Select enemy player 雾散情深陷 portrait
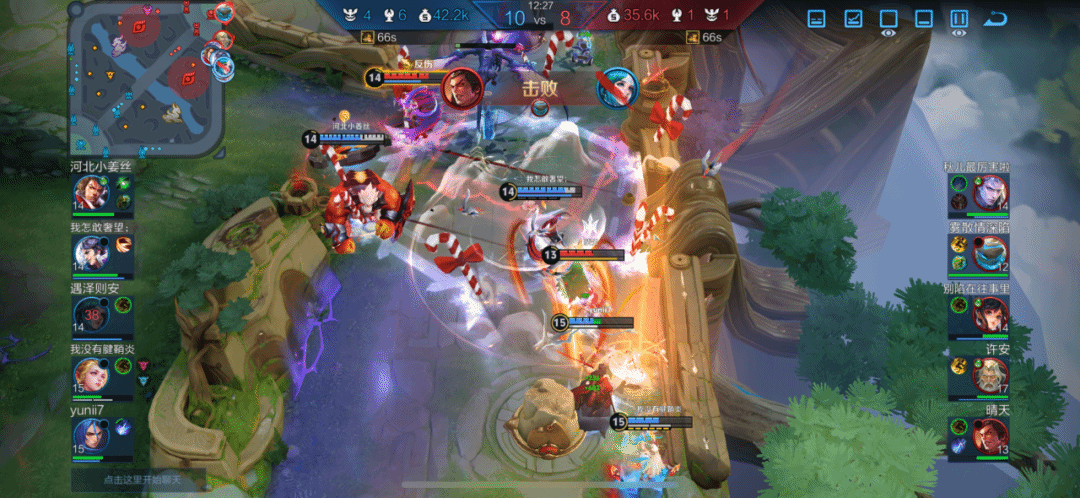1080x498 pixels. (991, 253)
